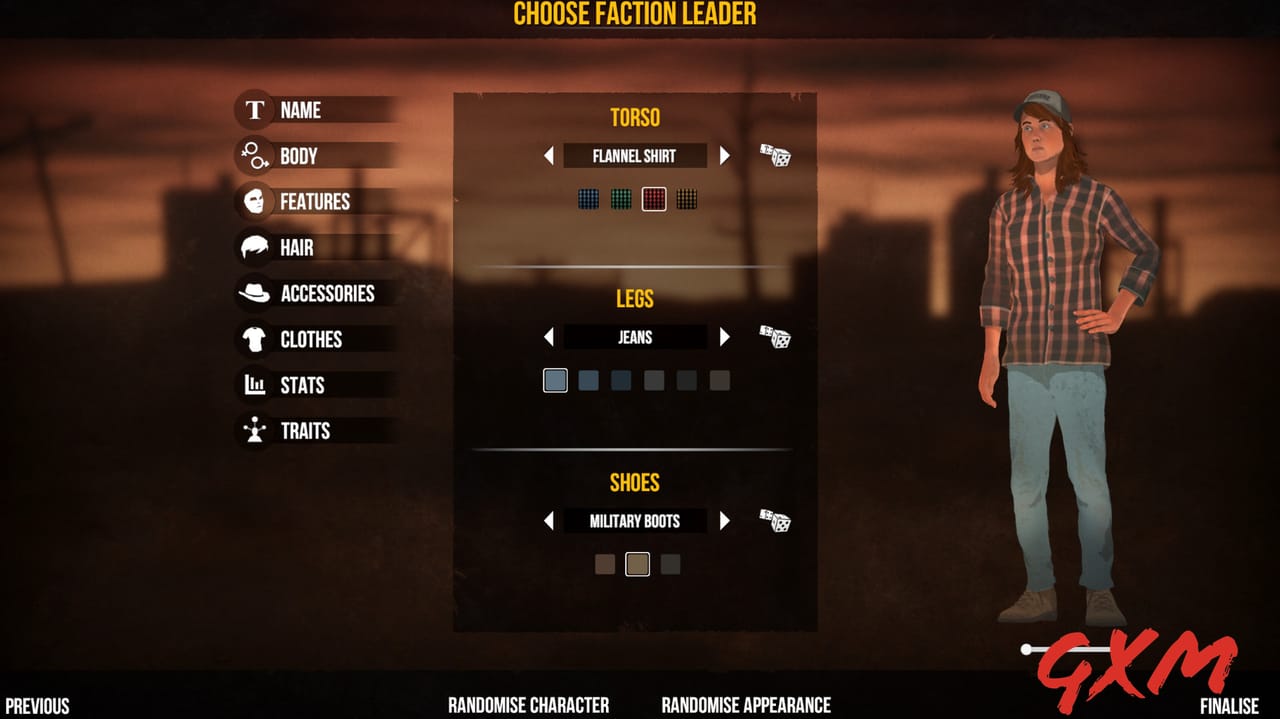The image size is (1280, 719).
Task: Select previous shoes option
Action: point(548,521)
